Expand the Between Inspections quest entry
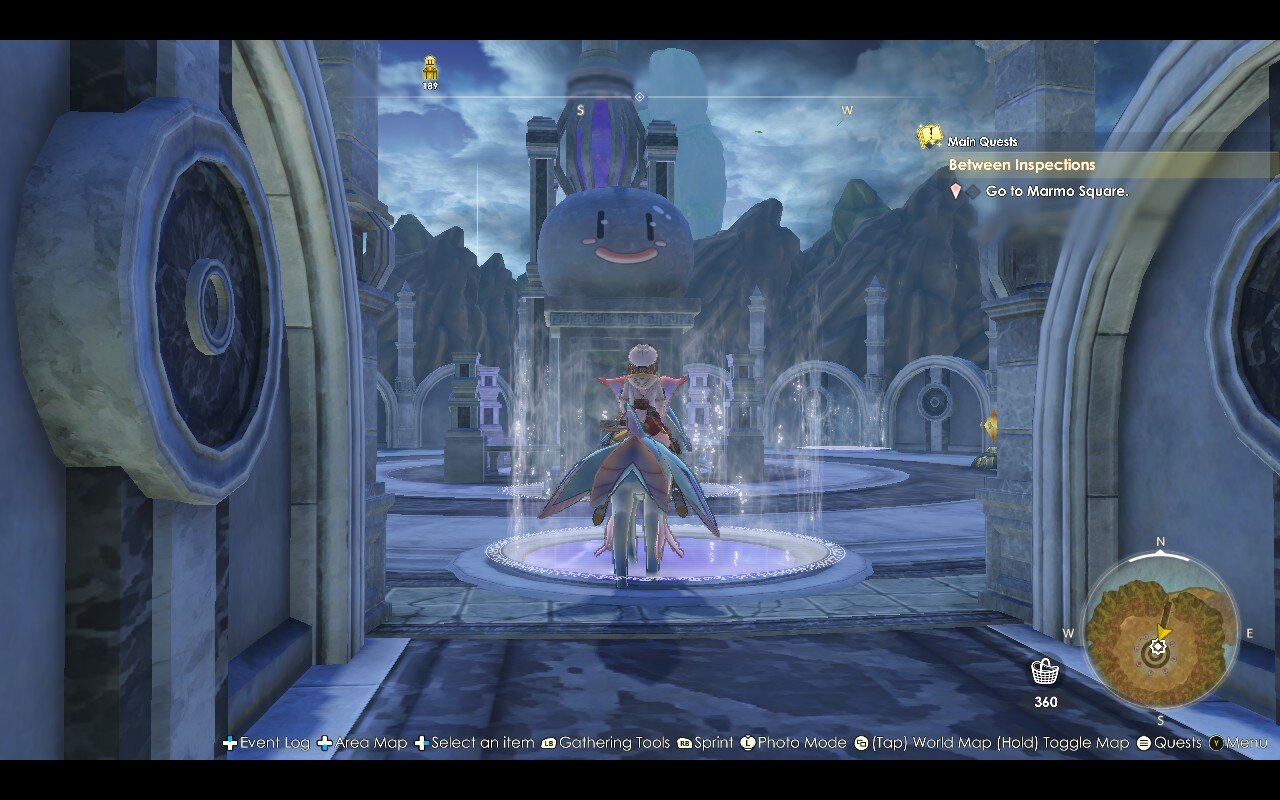This screenshot has width=1280, height=800. pos(1023,164)
